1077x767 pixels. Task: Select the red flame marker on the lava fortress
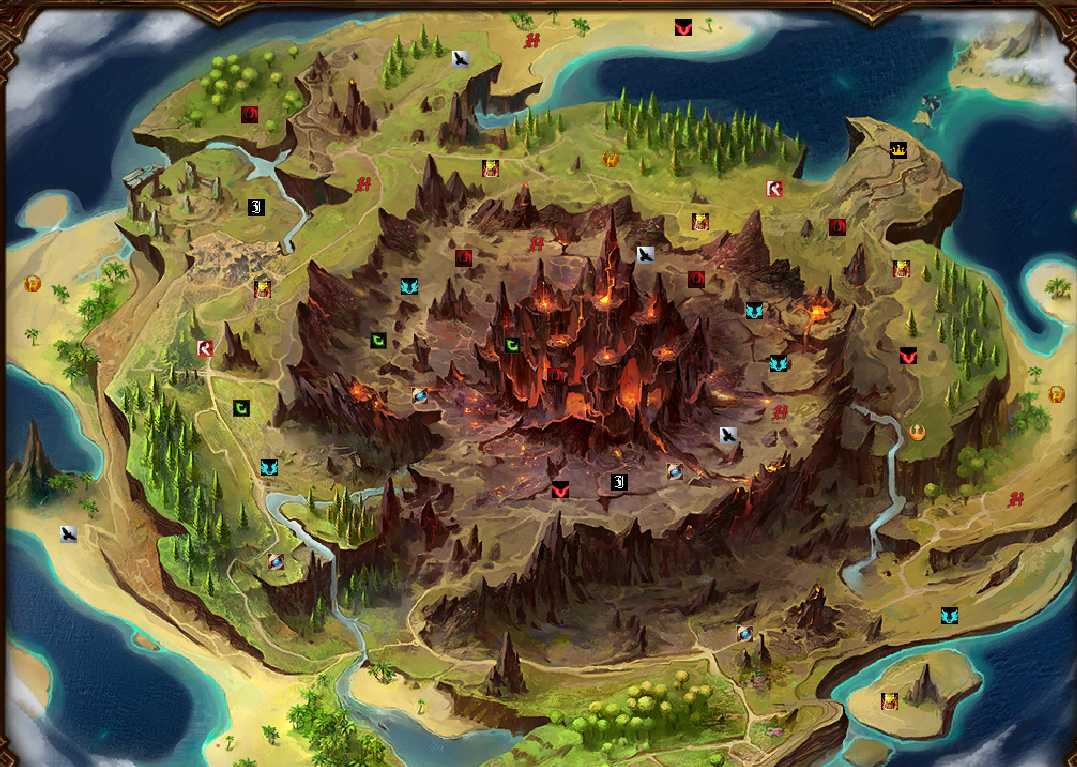click(x=555, y=375)
